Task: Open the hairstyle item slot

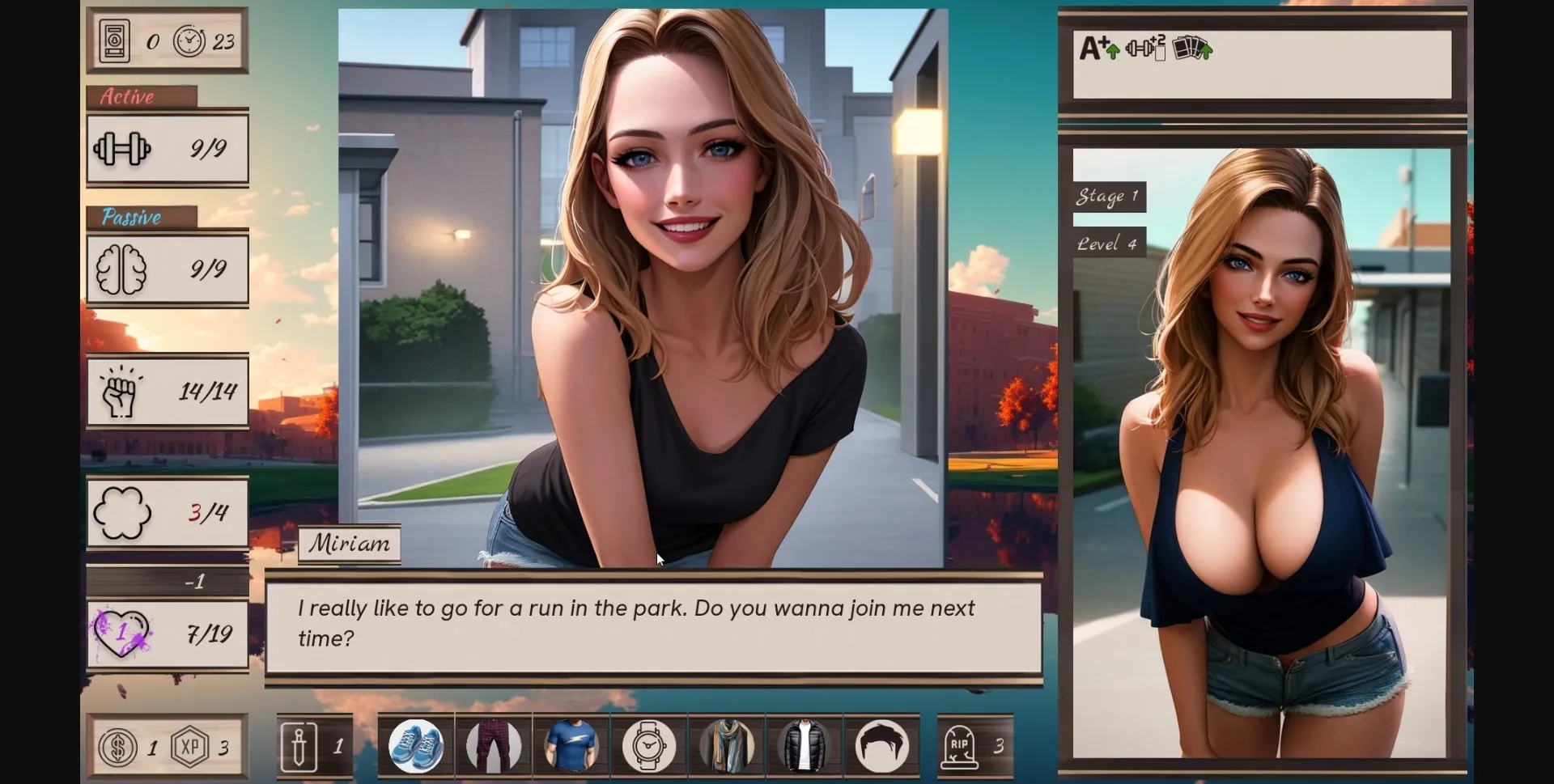Action: tap(881, 746)
